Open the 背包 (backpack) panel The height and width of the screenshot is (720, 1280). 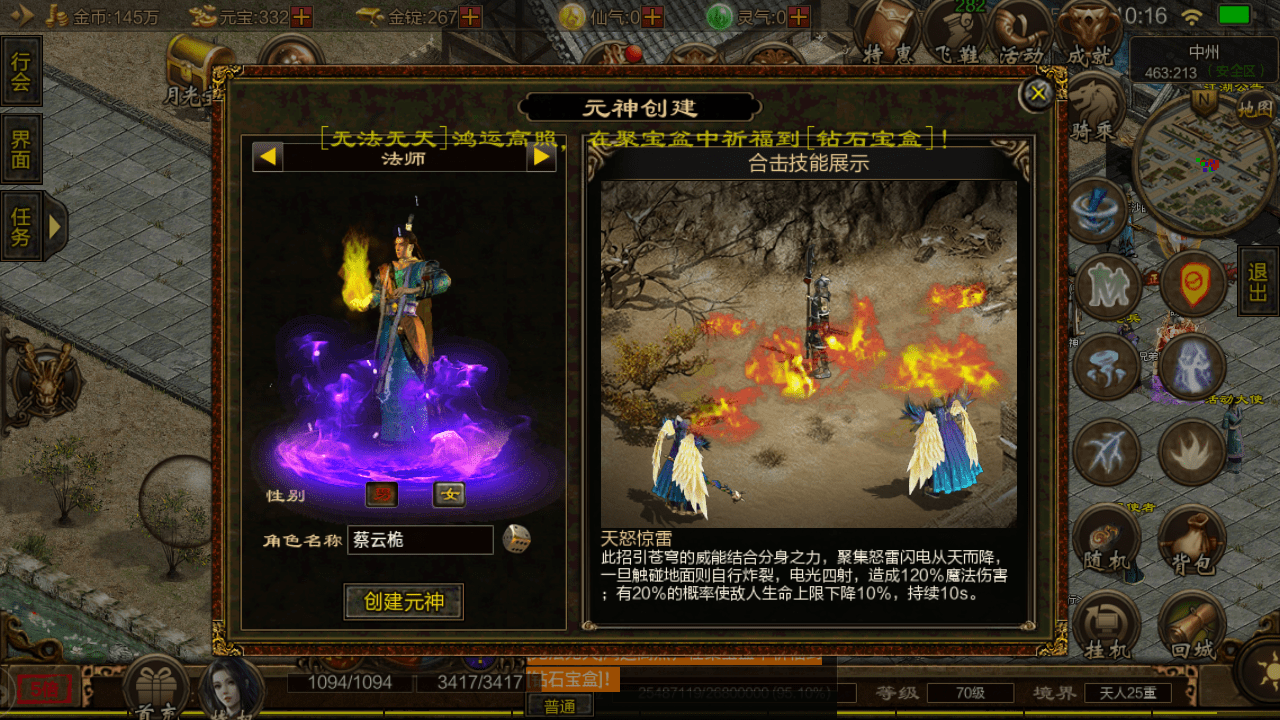pyautogui.click(x=1194, y=540)
